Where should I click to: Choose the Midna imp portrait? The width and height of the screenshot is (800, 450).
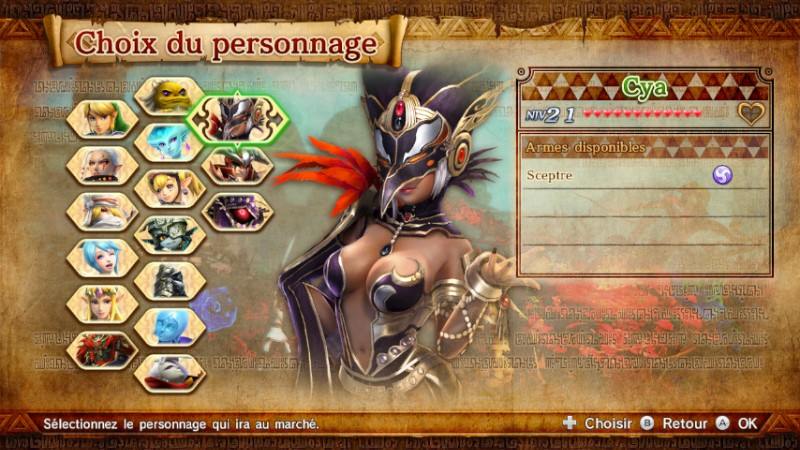click(x=170, y=234)
